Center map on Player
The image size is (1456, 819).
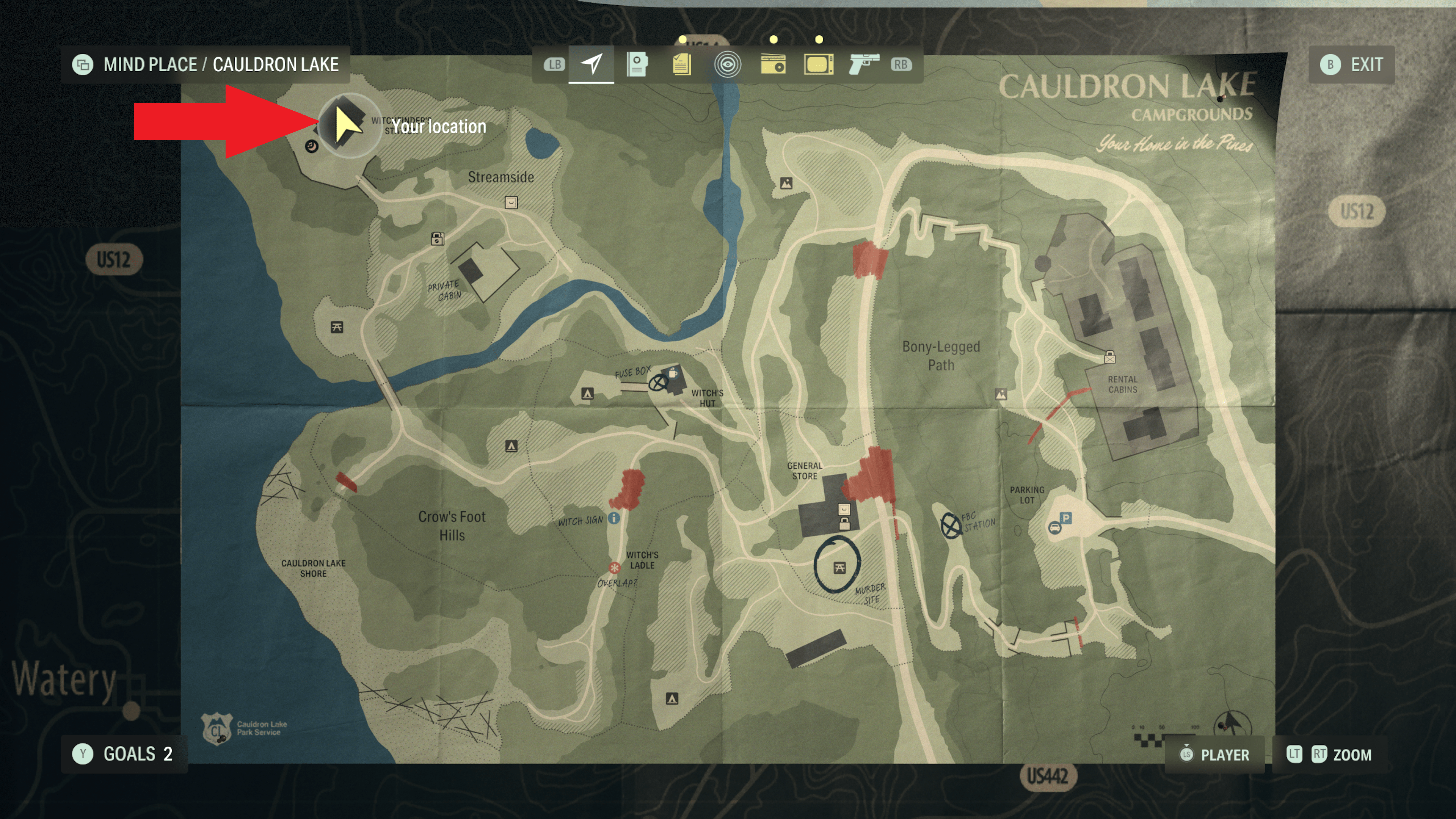(1214, 755)
